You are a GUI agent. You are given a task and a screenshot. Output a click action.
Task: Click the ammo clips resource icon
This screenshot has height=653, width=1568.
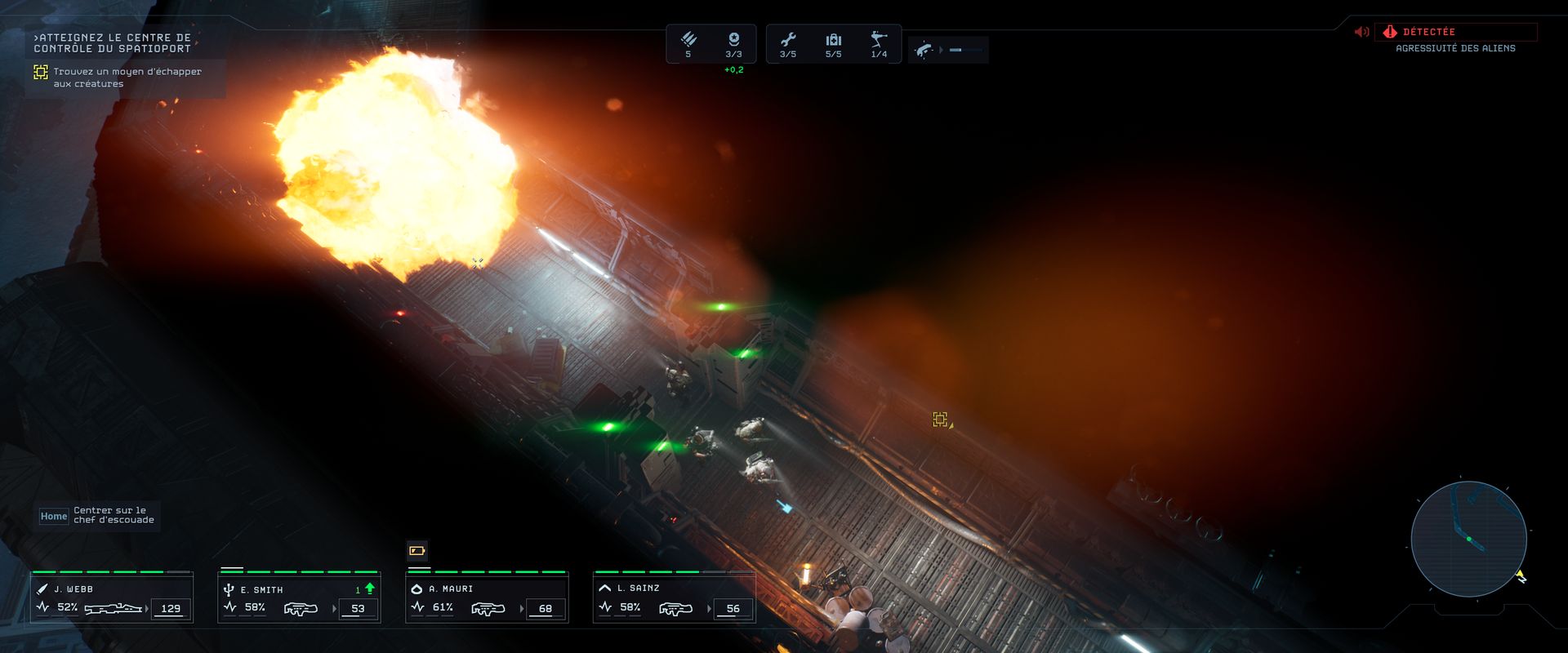(688, 39)
